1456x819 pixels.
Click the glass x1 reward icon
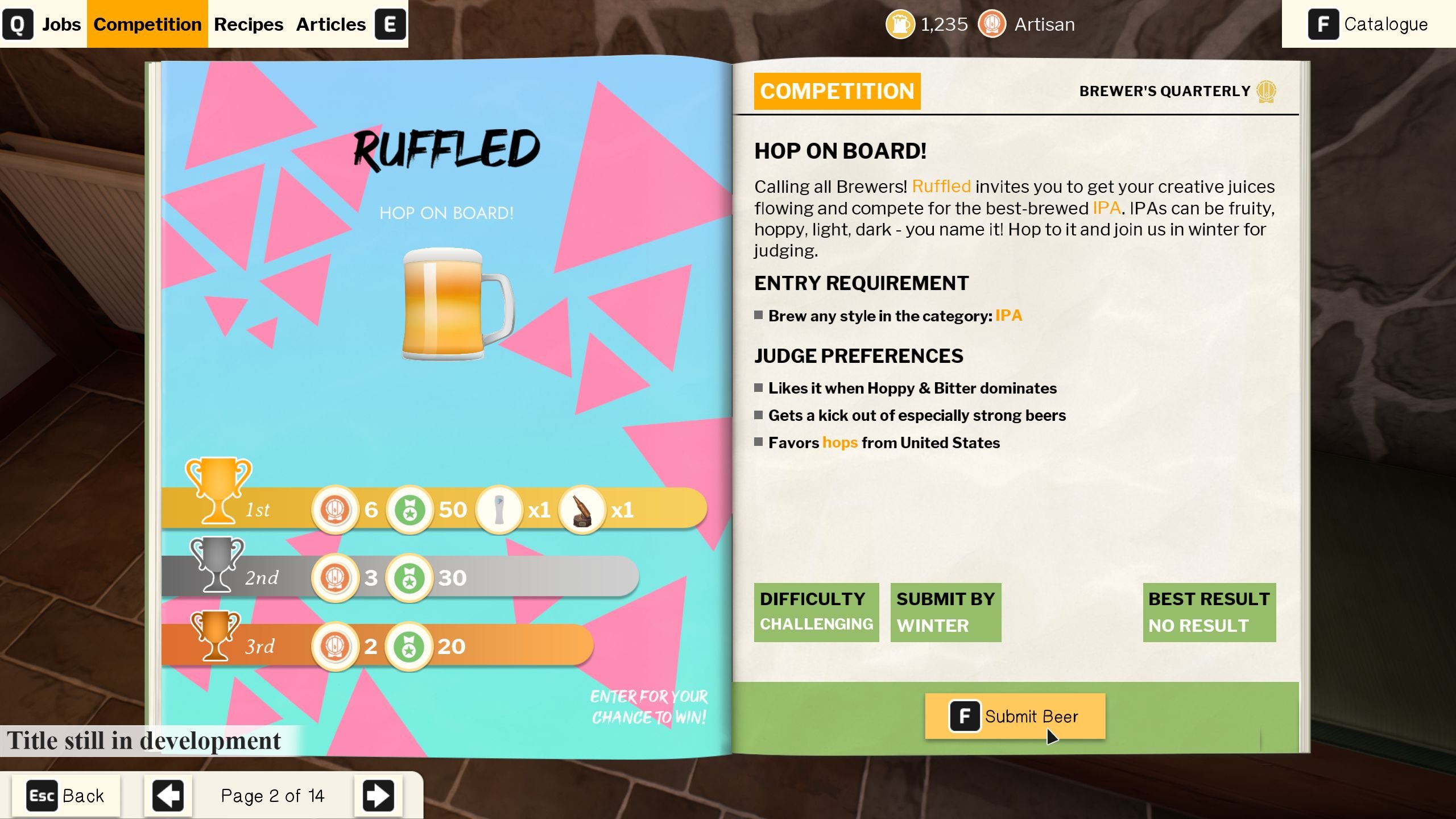point(499,509)
